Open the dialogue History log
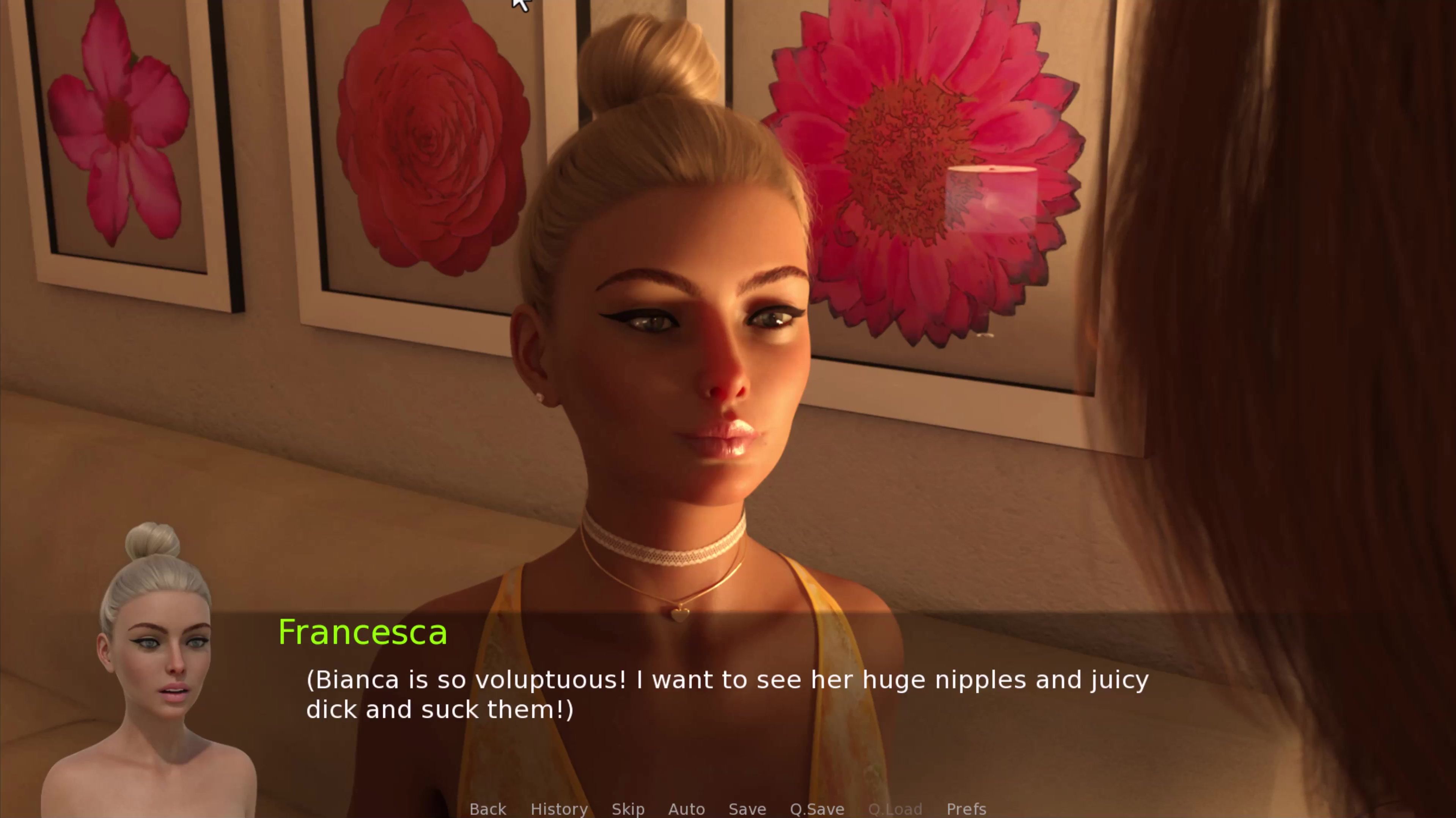The image size is (1456, 818). [559, 809]
